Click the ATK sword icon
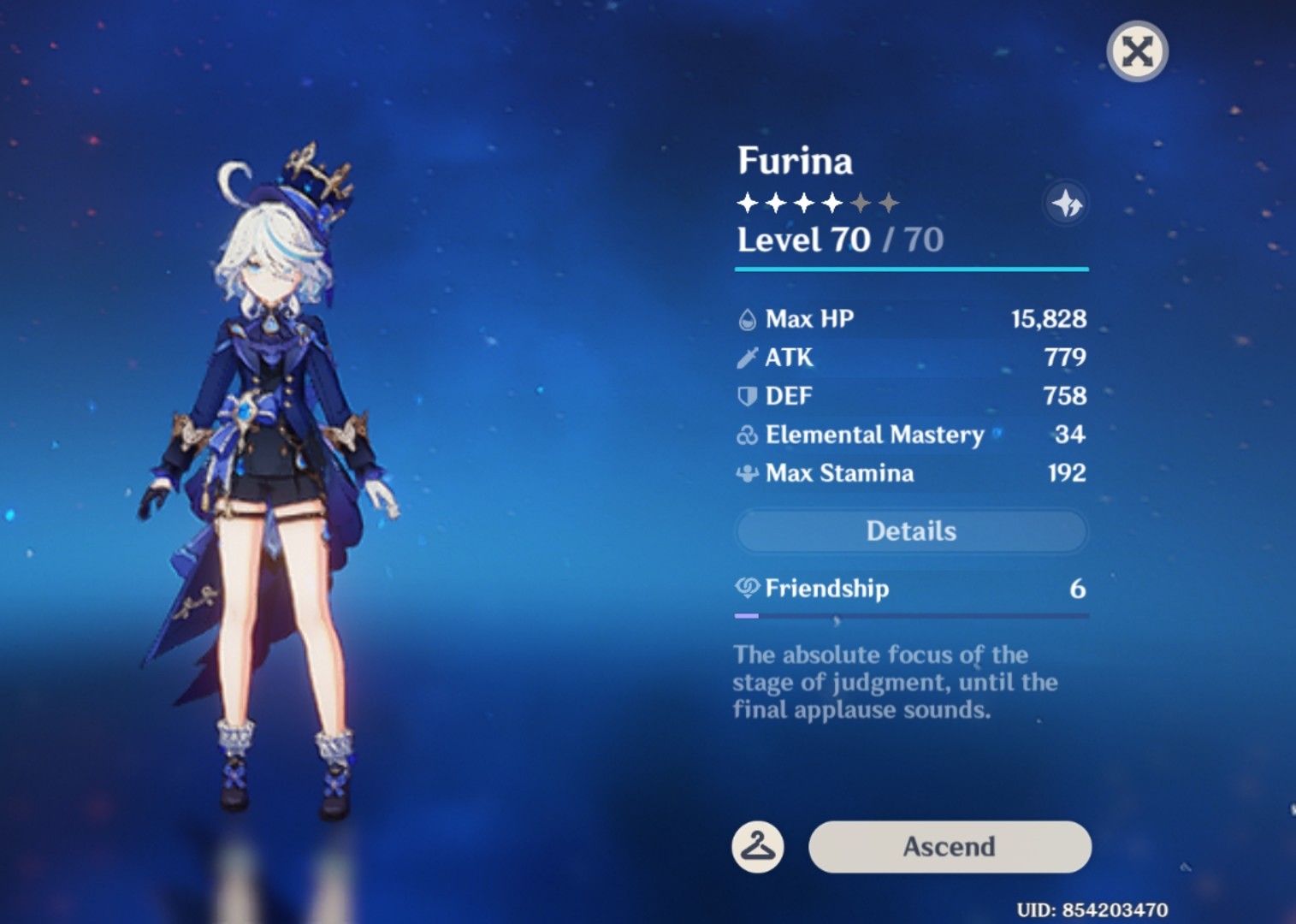 pos(746,357)
